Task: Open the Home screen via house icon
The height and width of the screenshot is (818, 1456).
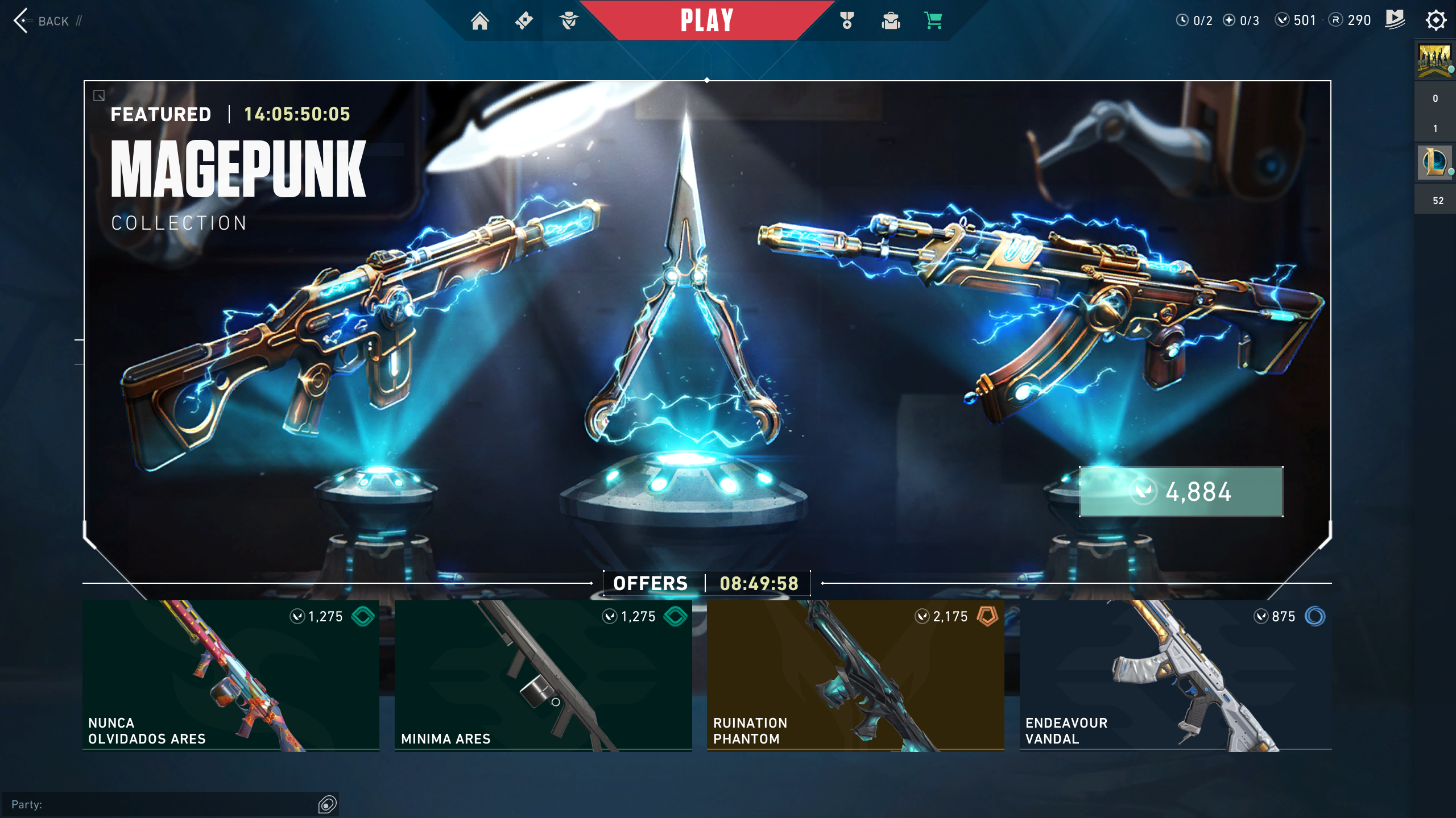Action: click(x=481, y=20)
